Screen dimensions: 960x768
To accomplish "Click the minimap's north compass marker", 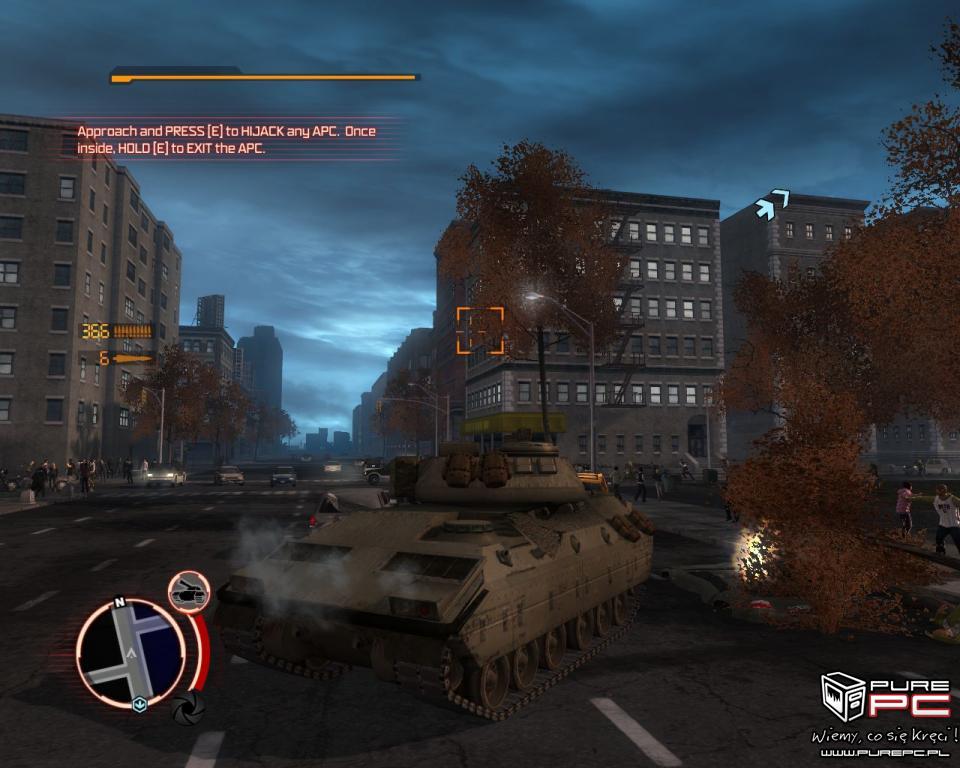I will pos(119,603).
